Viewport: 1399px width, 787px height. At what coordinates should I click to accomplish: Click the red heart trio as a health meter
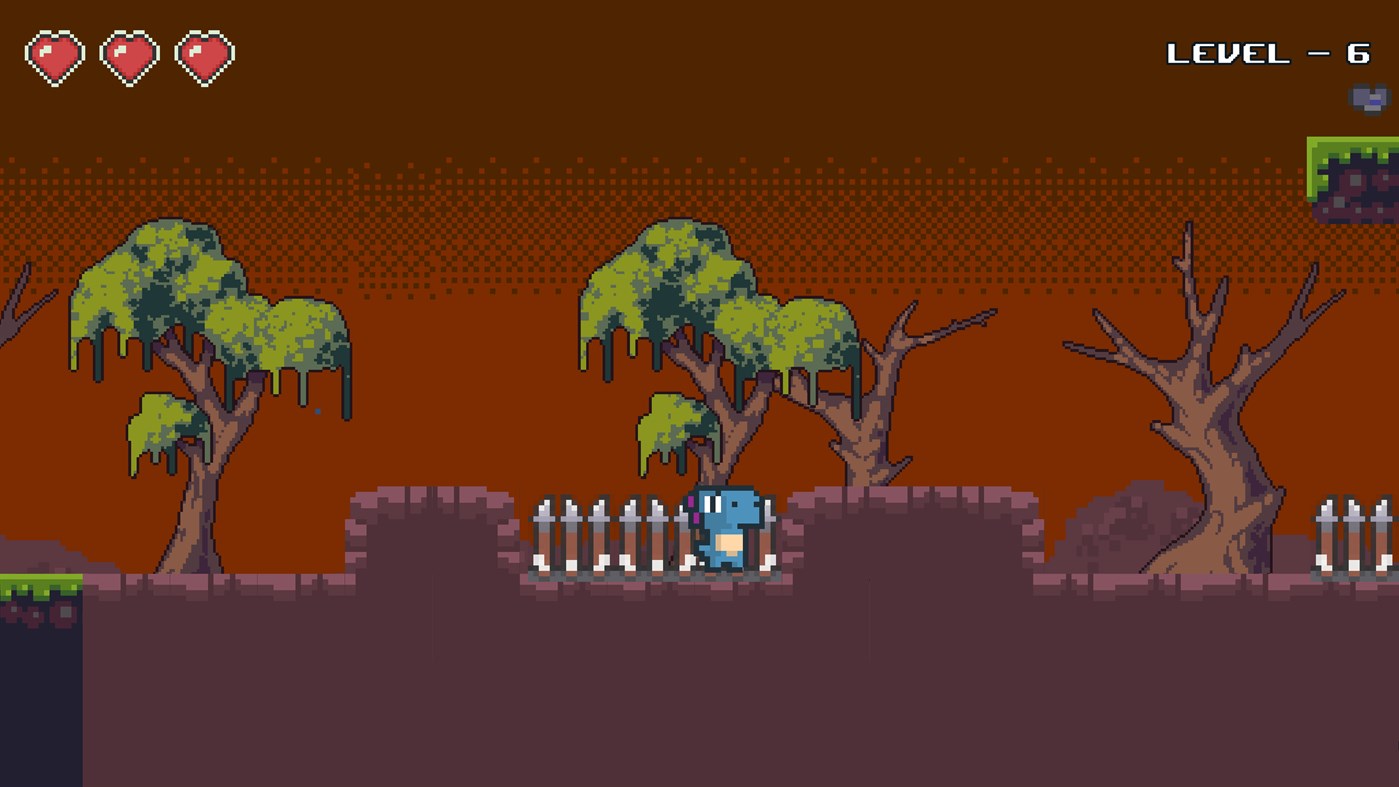tap(130, 55)
